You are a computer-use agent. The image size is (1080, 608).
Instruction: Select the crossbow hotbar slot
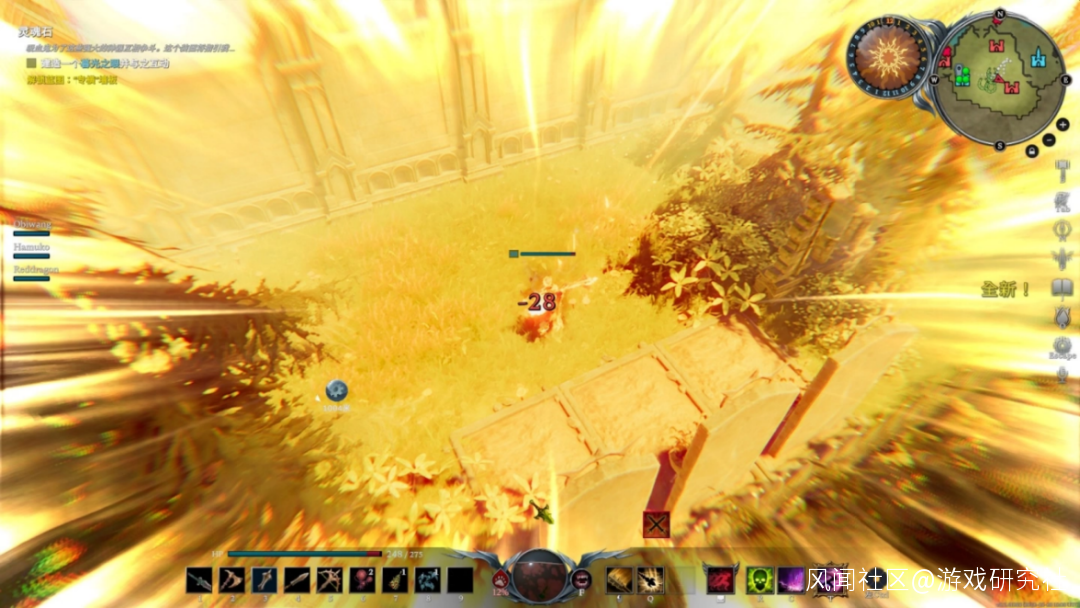tap(329, 580)
